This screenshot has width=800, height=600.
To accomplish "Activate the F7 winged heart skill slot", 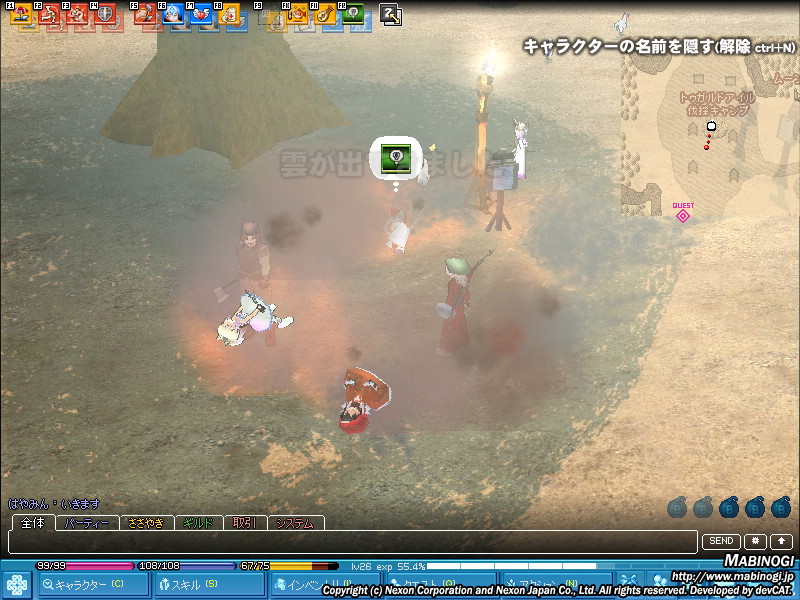I will click(201, 14).
